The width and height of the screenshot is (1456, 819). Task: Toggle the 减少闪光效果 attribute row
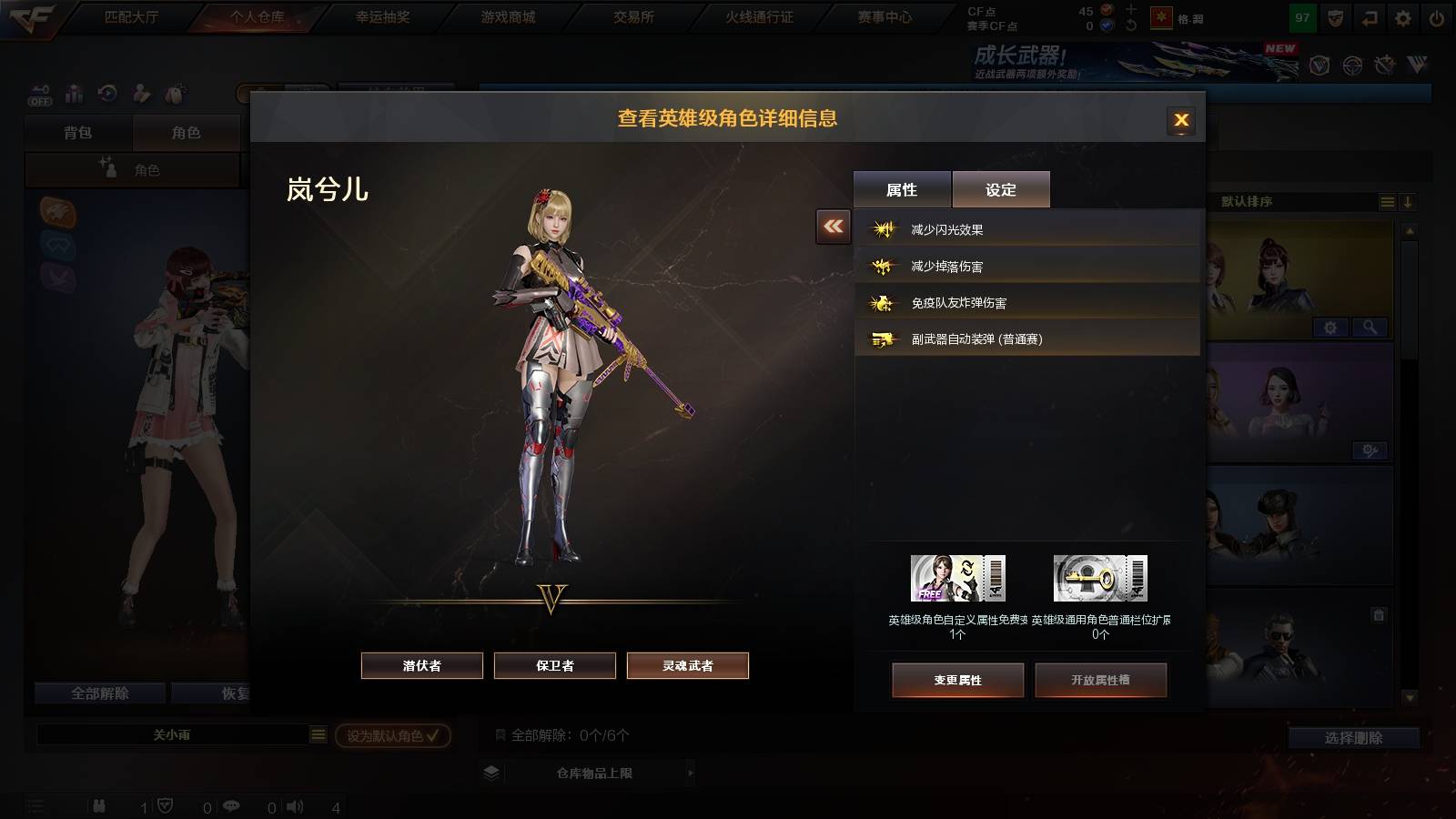pos(1026,227)
